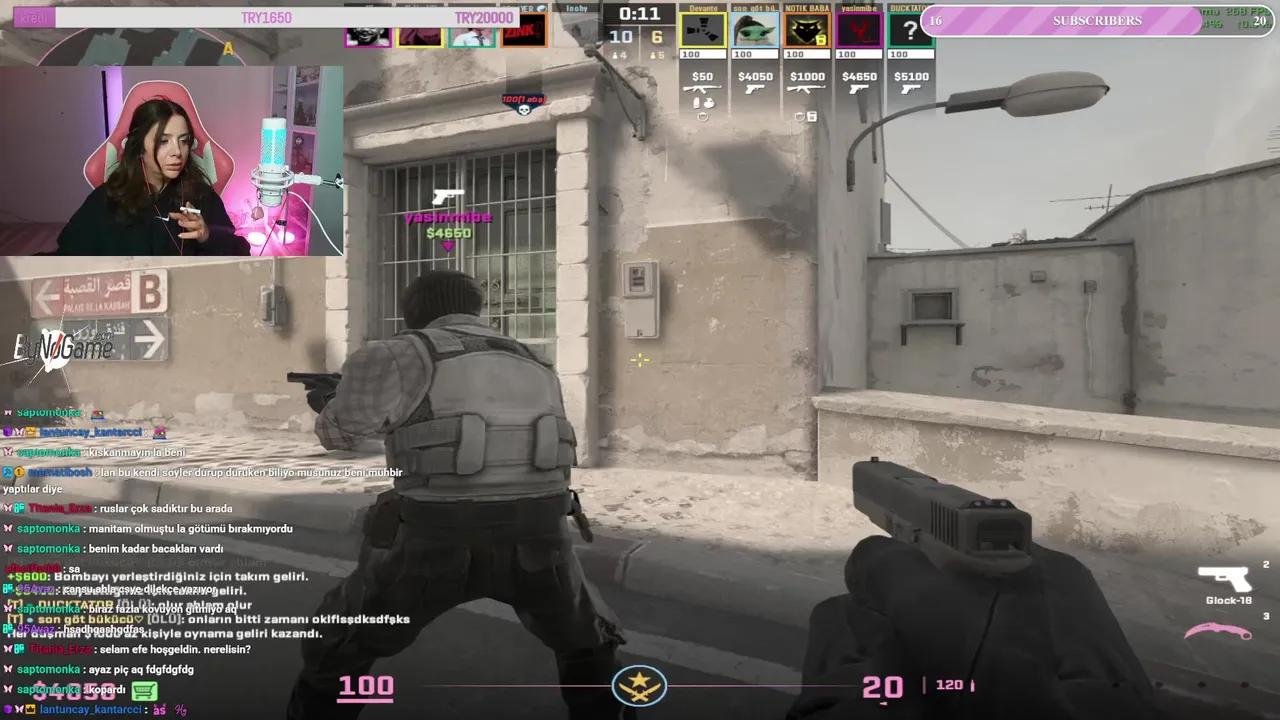Click the shopping cart emote next to saptomonka
Viewport: 1280px width, 720px height.
(143, 690)
